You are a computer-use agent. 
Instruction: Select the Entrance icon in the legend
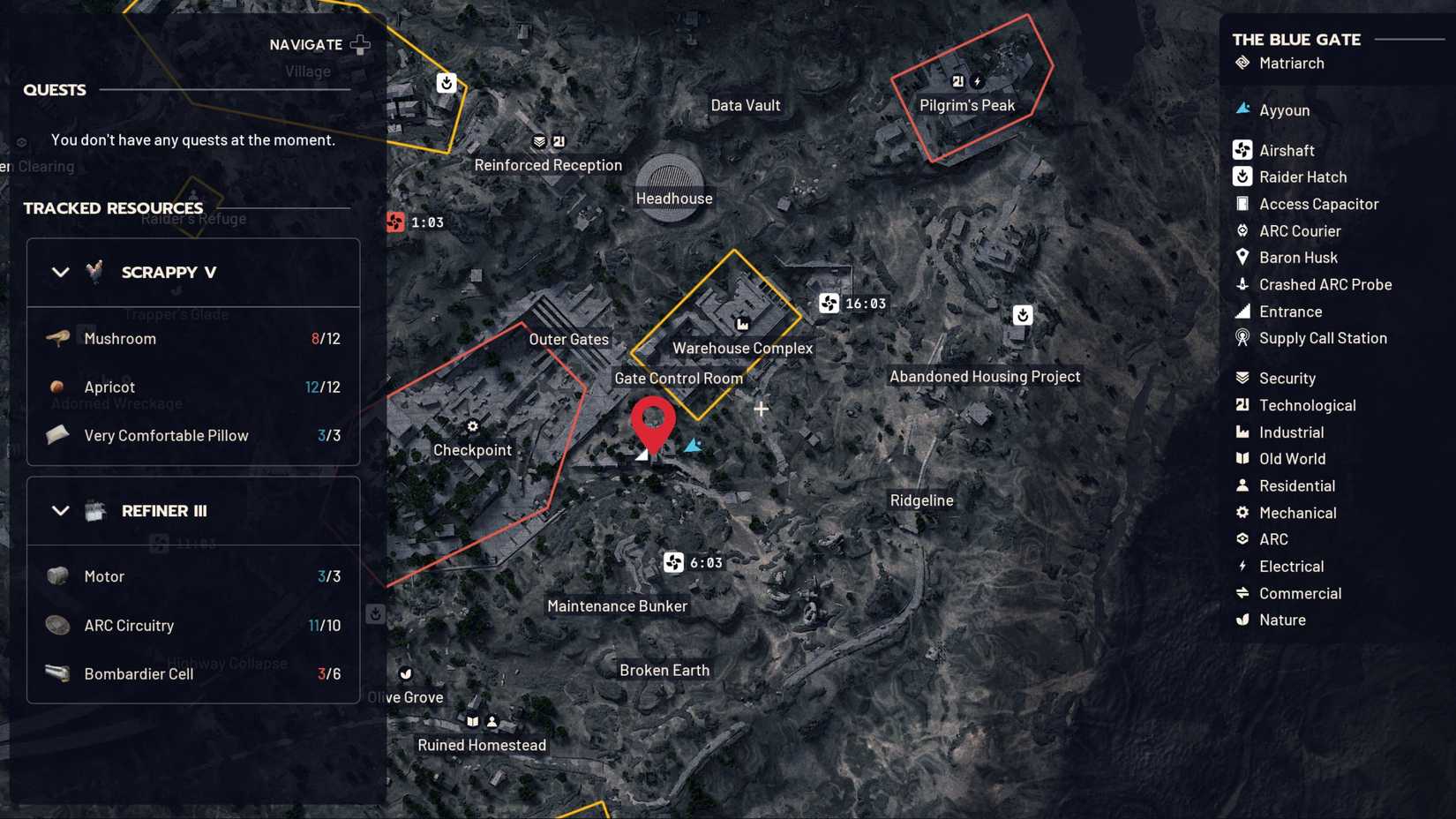pos(1241,312)
